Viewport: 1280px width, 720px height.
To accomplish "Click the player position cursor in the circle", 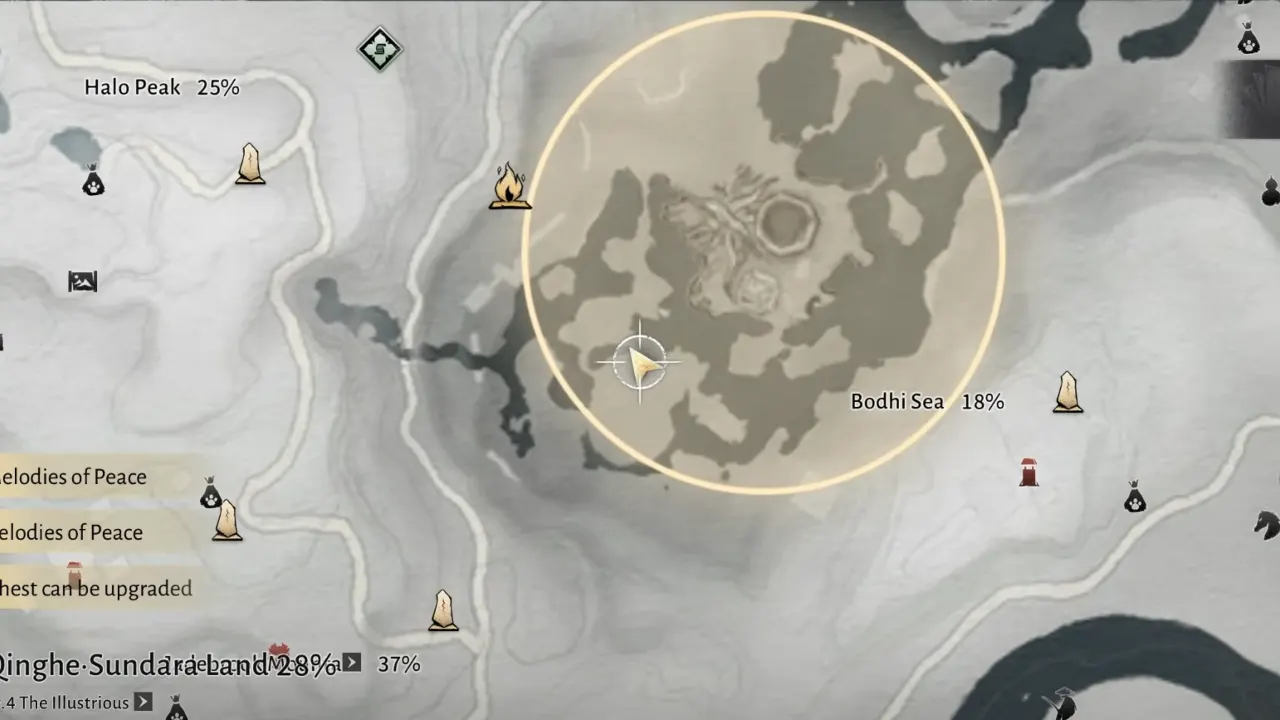I will 640,362.
